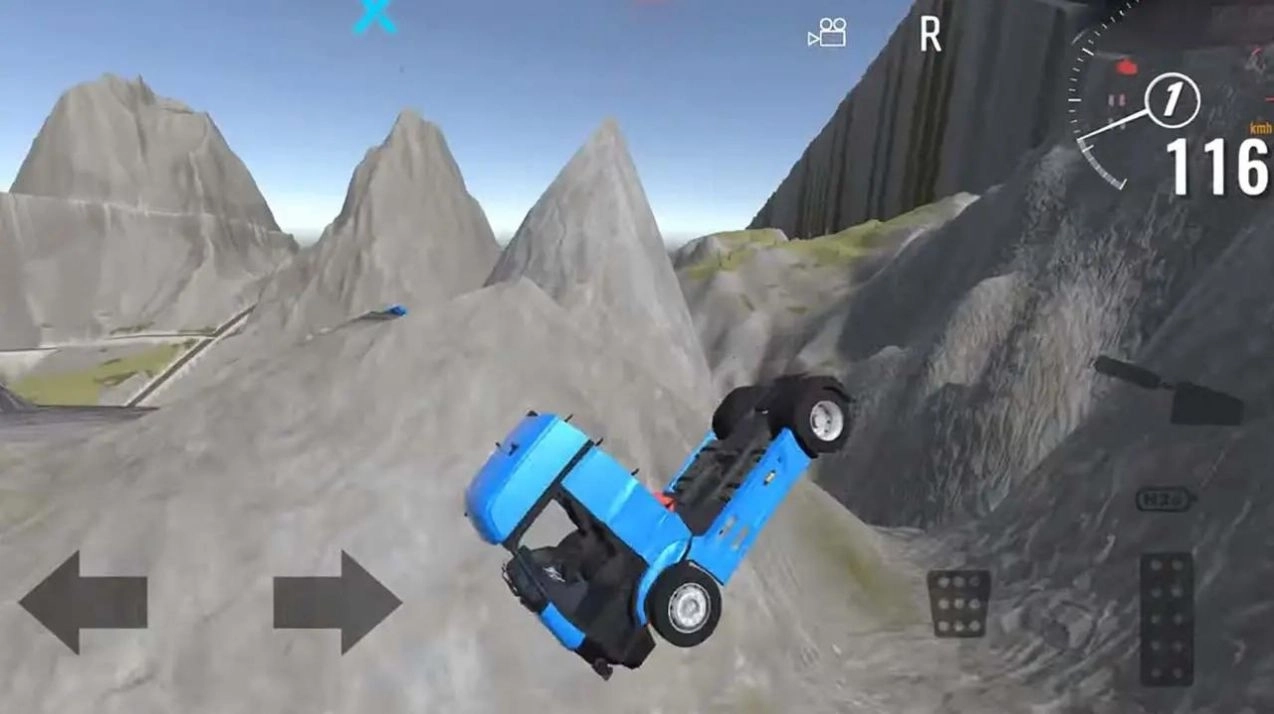Image resolution: width=1274 pixels, height=714 pixels.
Task: Click the R reset button
Action: (930, 35)
